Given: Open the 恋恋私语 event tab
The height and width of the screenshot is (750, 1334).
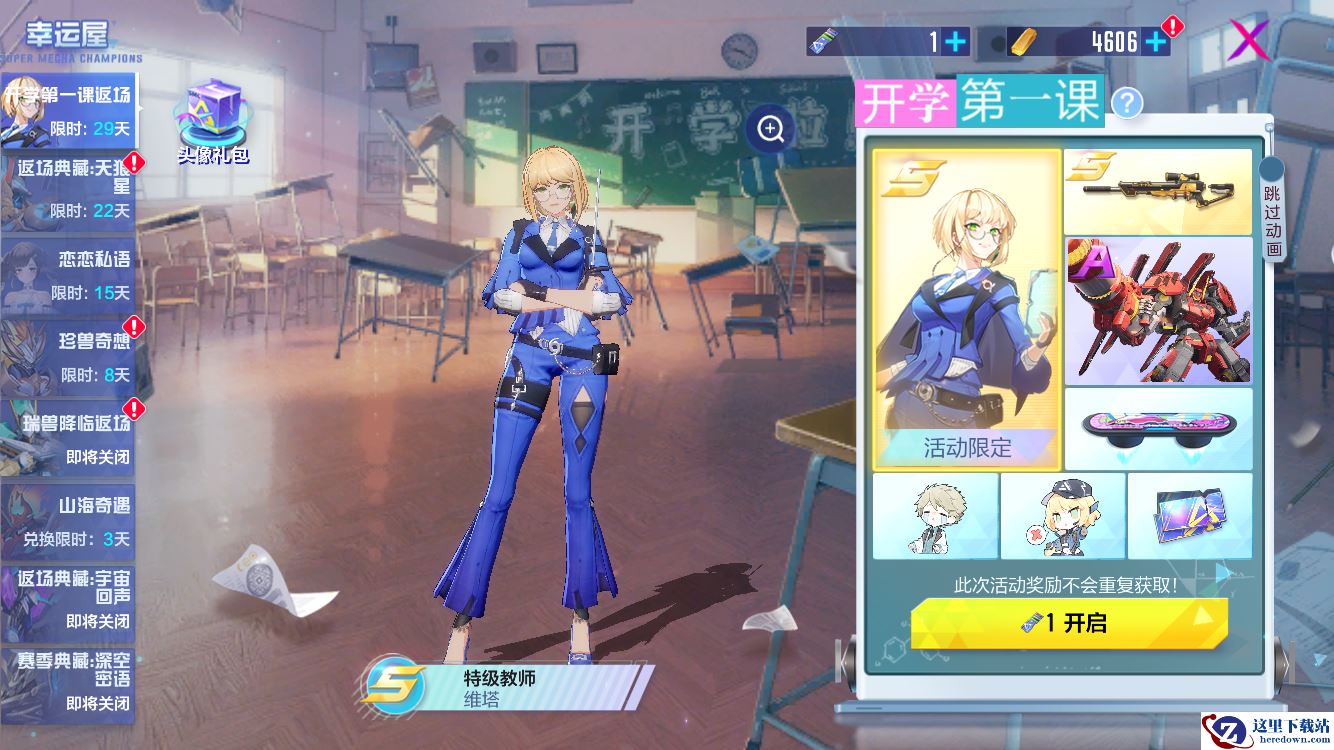Looking at the screenshot, I should click(x=68, y=274).
